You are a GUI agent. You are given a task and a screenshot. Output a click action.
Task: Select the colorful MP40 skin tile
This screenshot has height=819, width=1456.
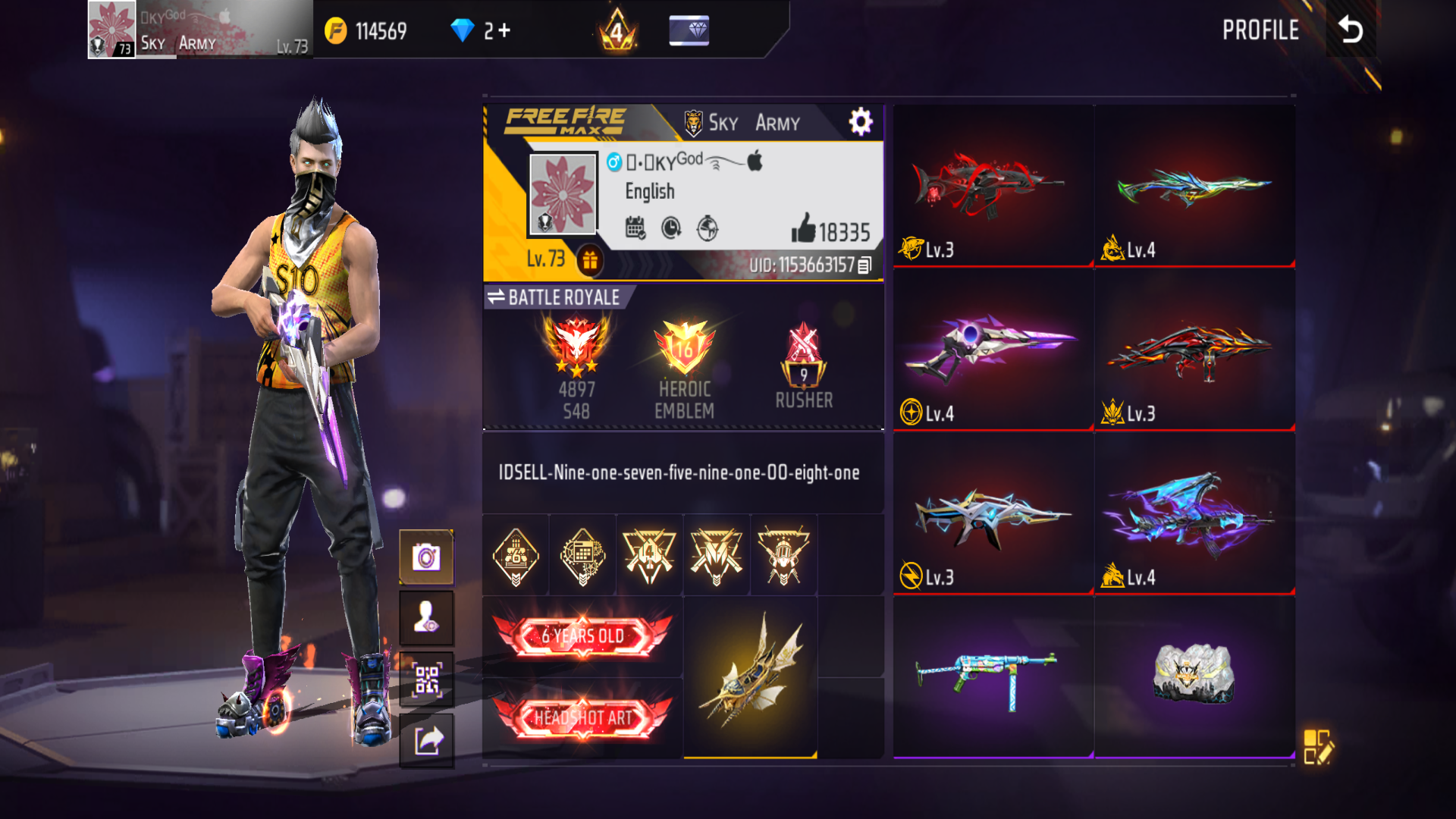click(993, 676)
